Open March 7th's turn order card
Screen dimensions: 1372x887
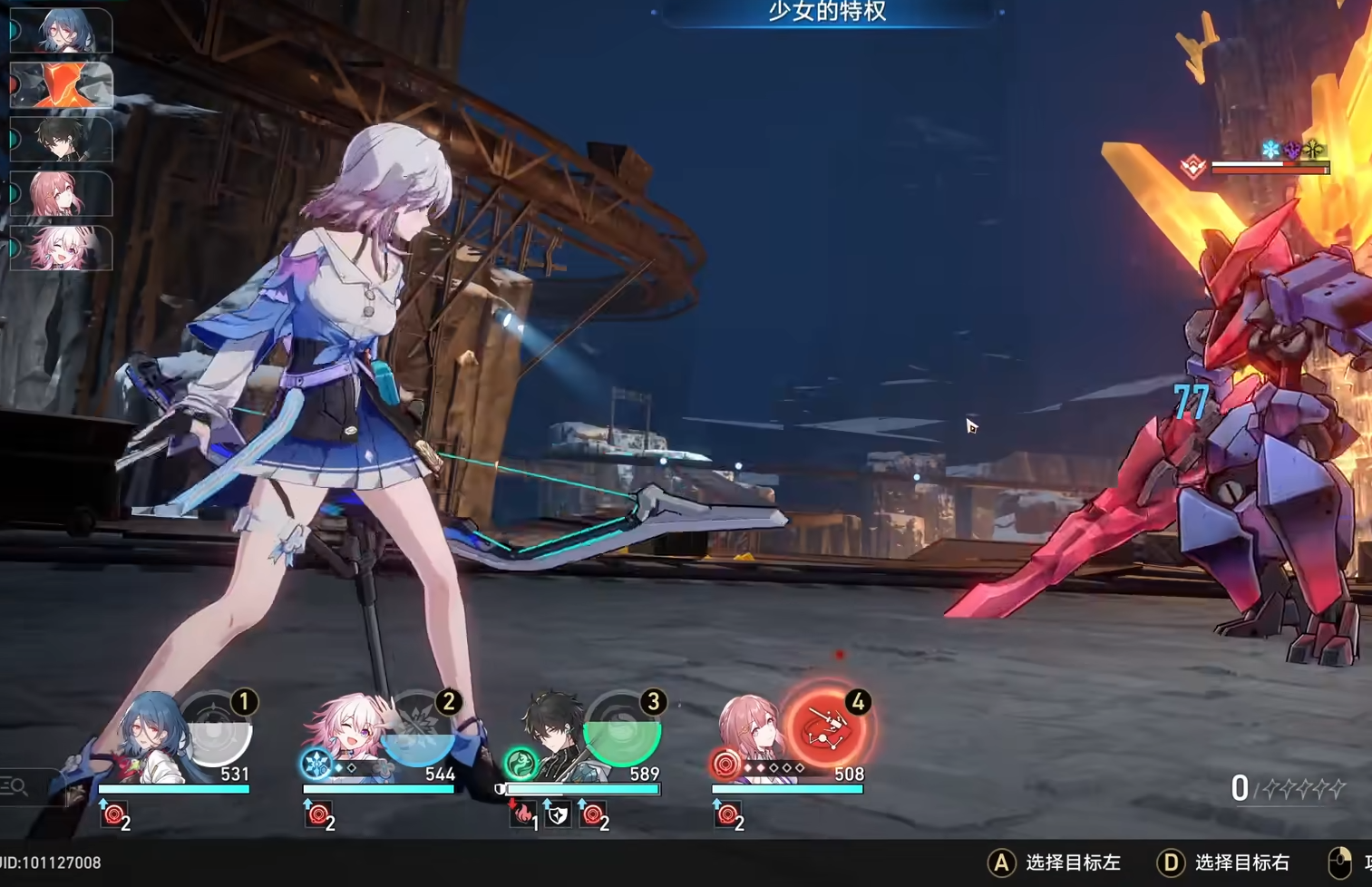pyautogui.click(x=62, y=248)
